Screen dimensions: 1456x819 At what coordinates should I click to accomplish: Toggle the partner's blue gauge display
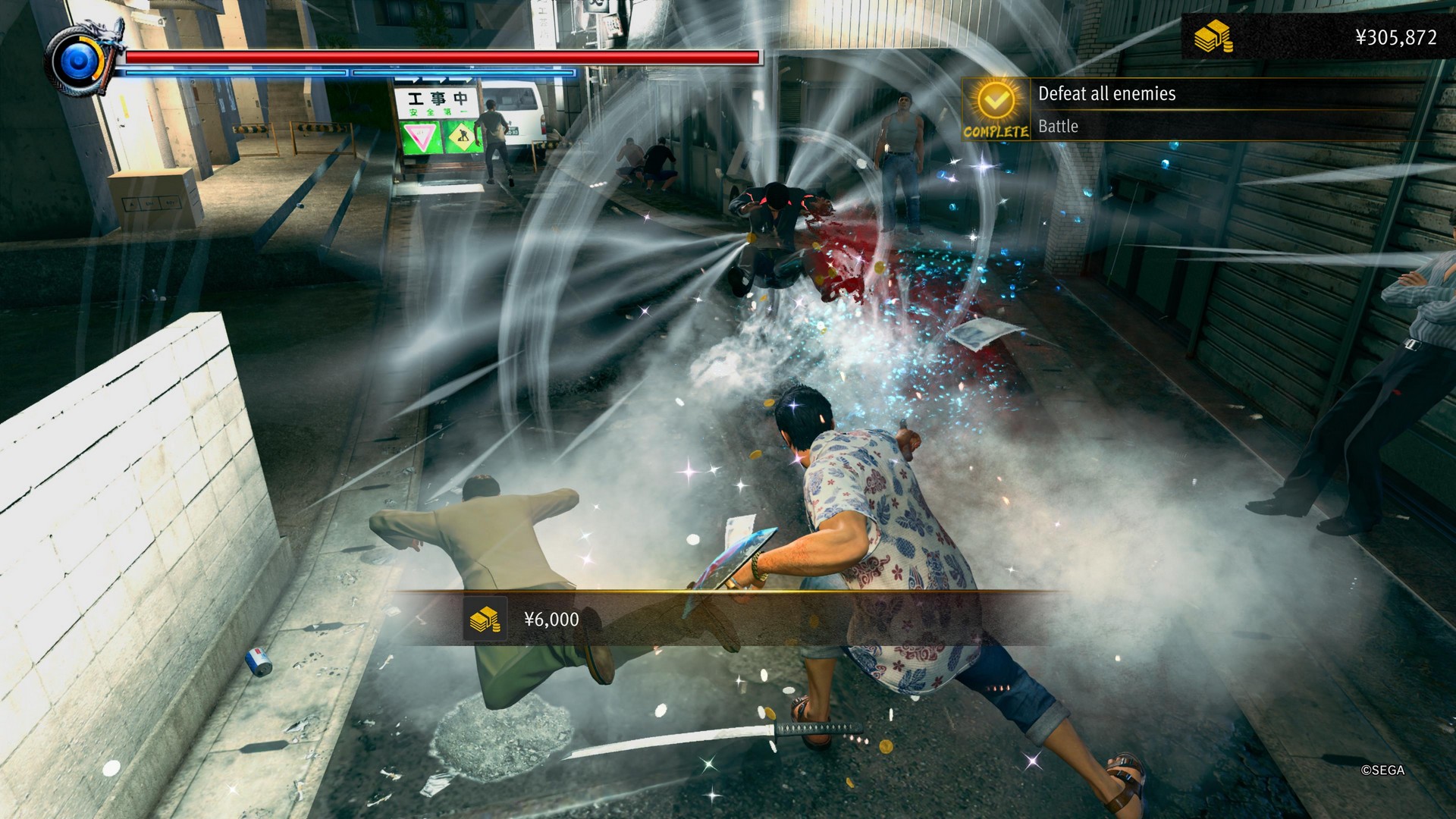coord(341,73)
